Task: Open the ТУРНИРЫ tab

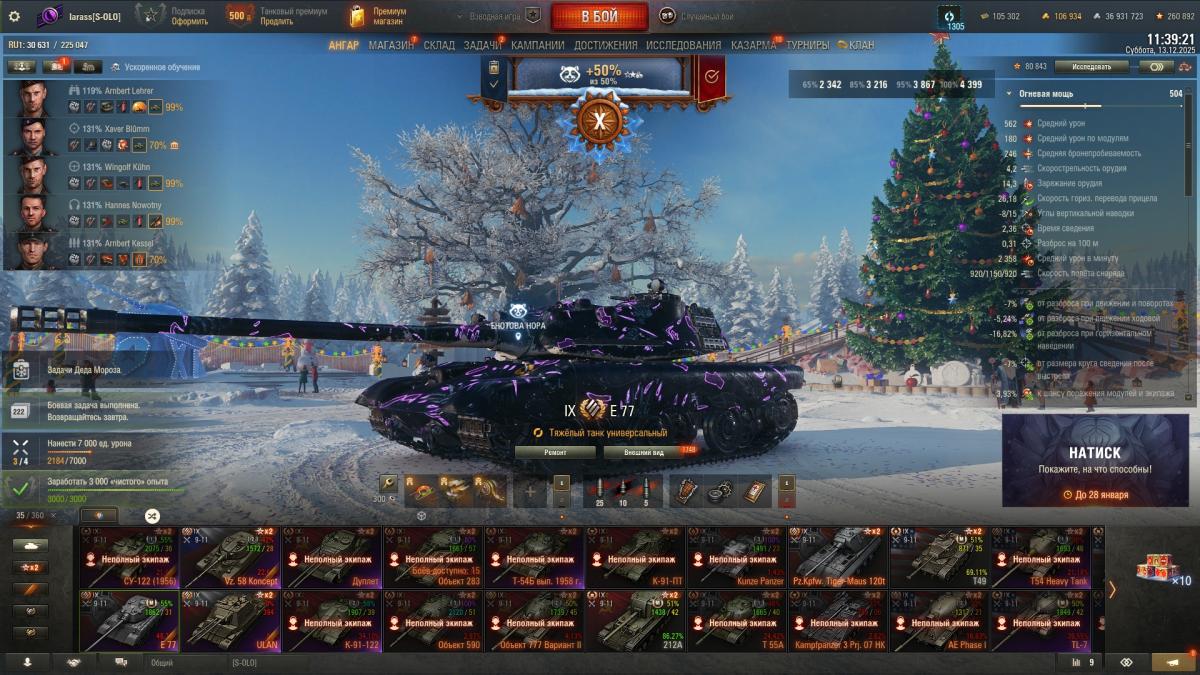Action: pos(807,45)
